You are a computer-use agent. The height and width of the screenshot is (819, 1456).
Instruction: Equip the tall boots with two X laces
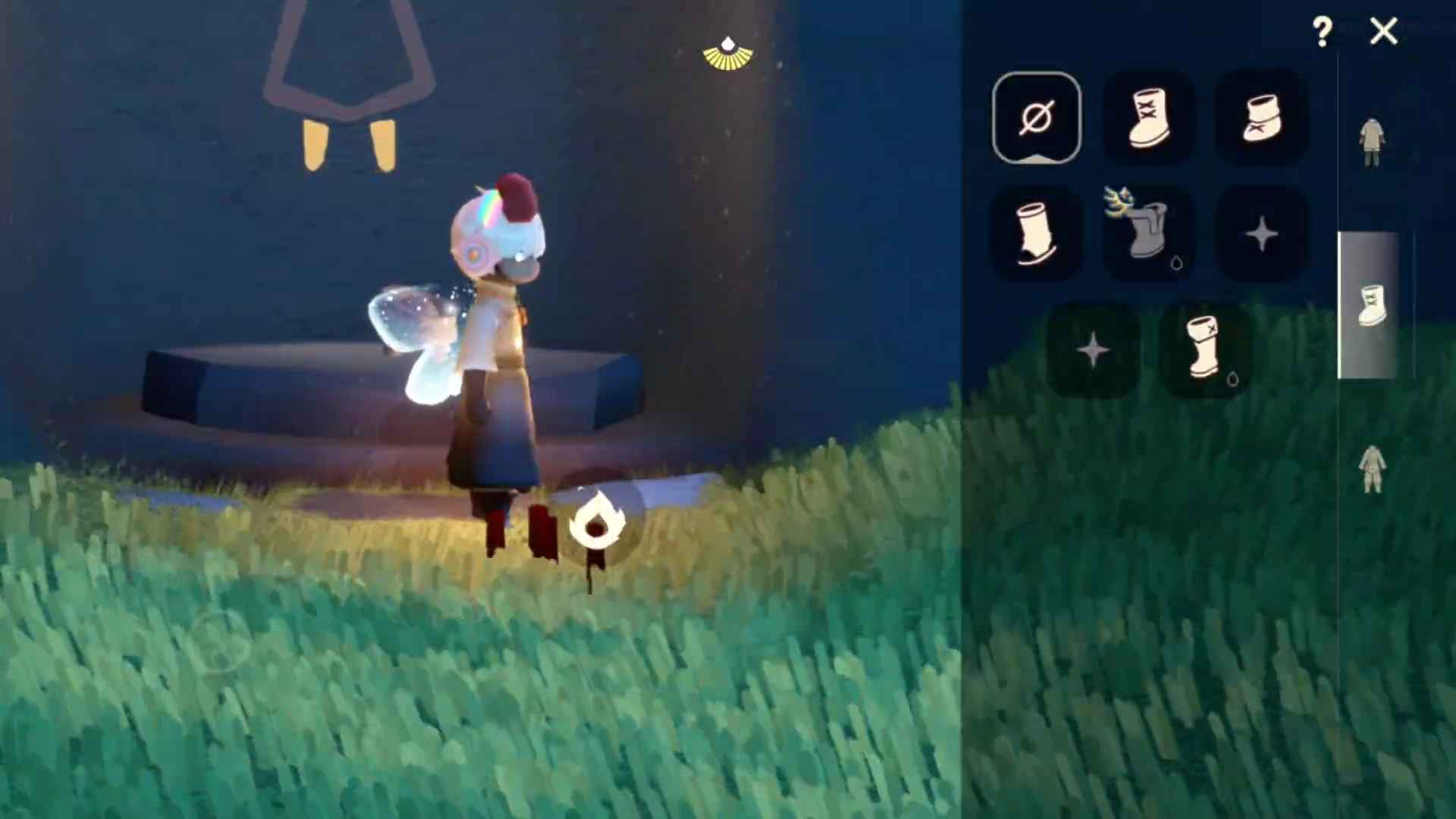(1148, 118)
